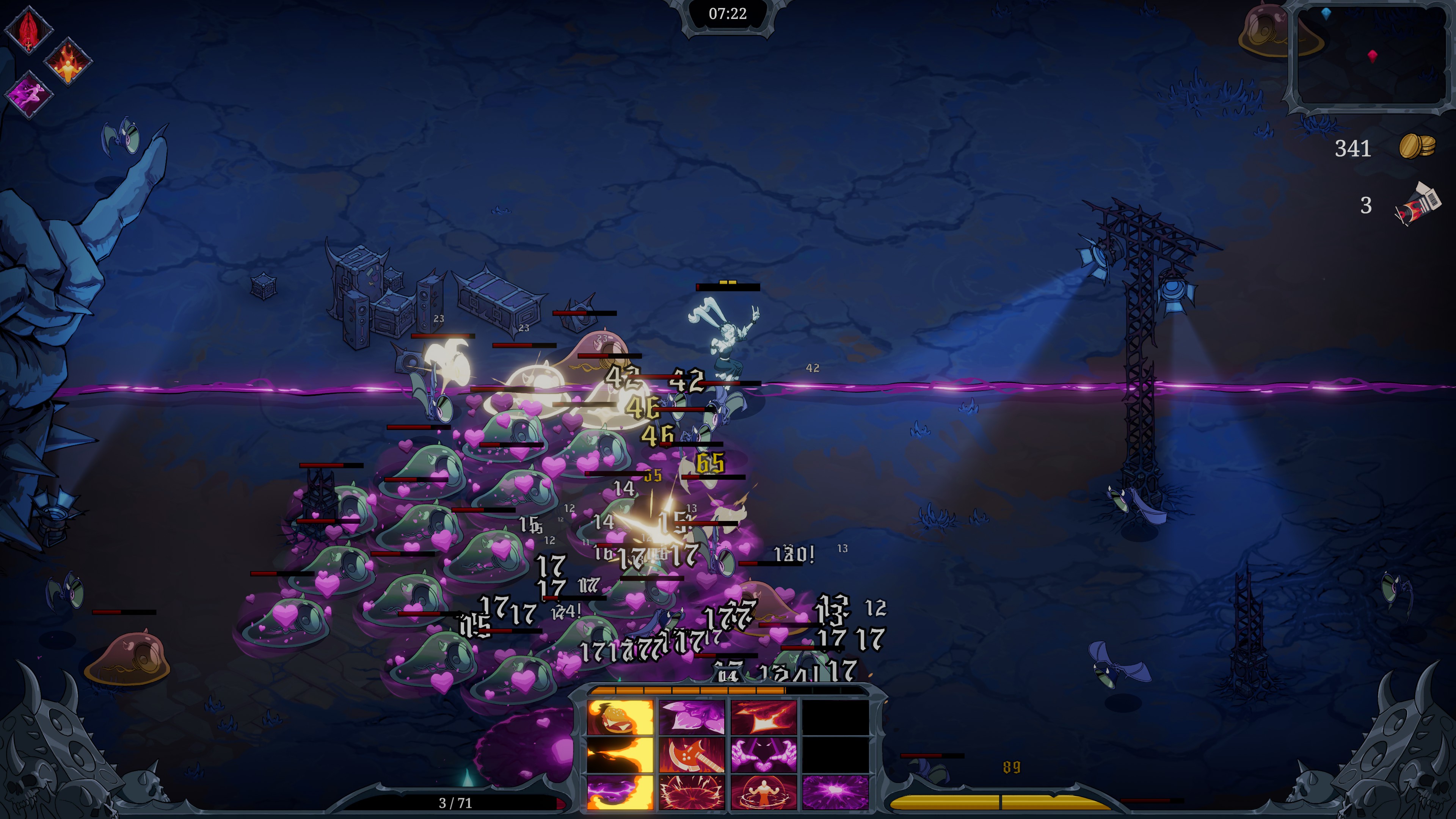Choose the muscular figure in sphere ability

pyautogui.click(x=764, y=792)
